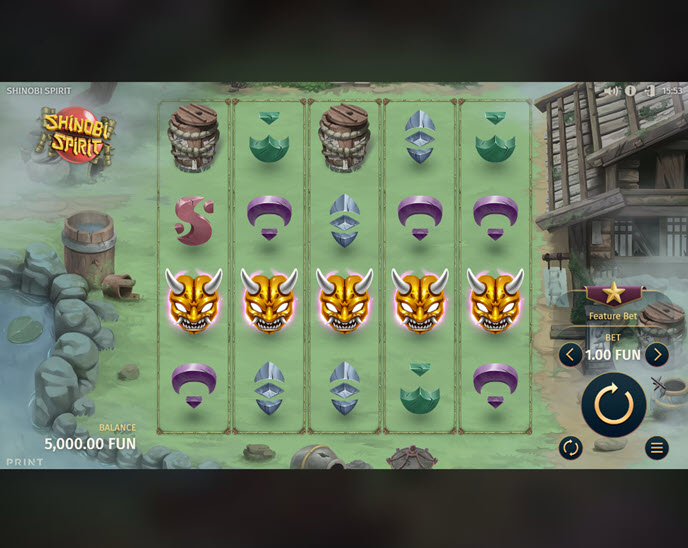Image resolution: width=688 pixels, height=548 pixels.
Task: Open the hamburger menu
Action: point(656,447)
